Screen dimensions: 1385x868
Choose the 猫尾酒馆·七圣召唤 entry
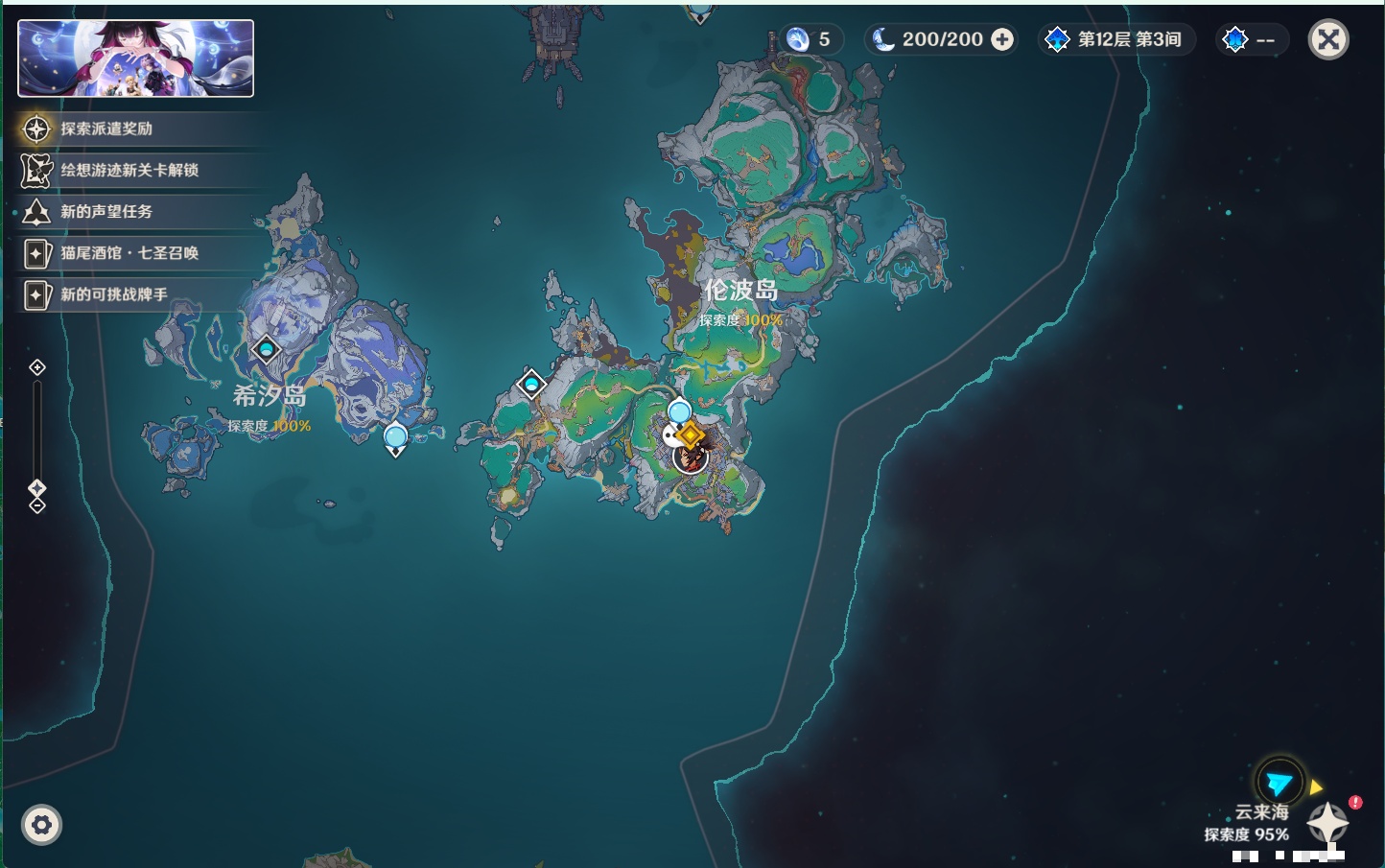129,253
